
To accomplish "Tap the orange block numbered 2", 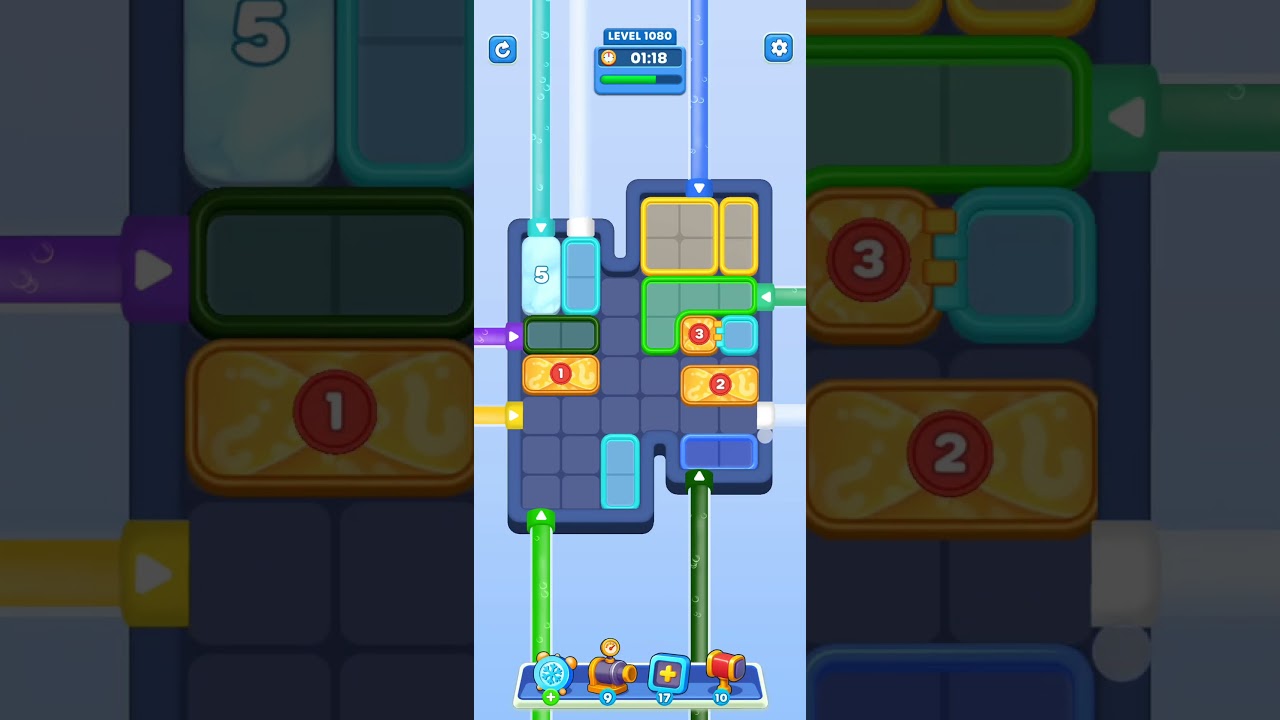I will [x=720, y=384].
